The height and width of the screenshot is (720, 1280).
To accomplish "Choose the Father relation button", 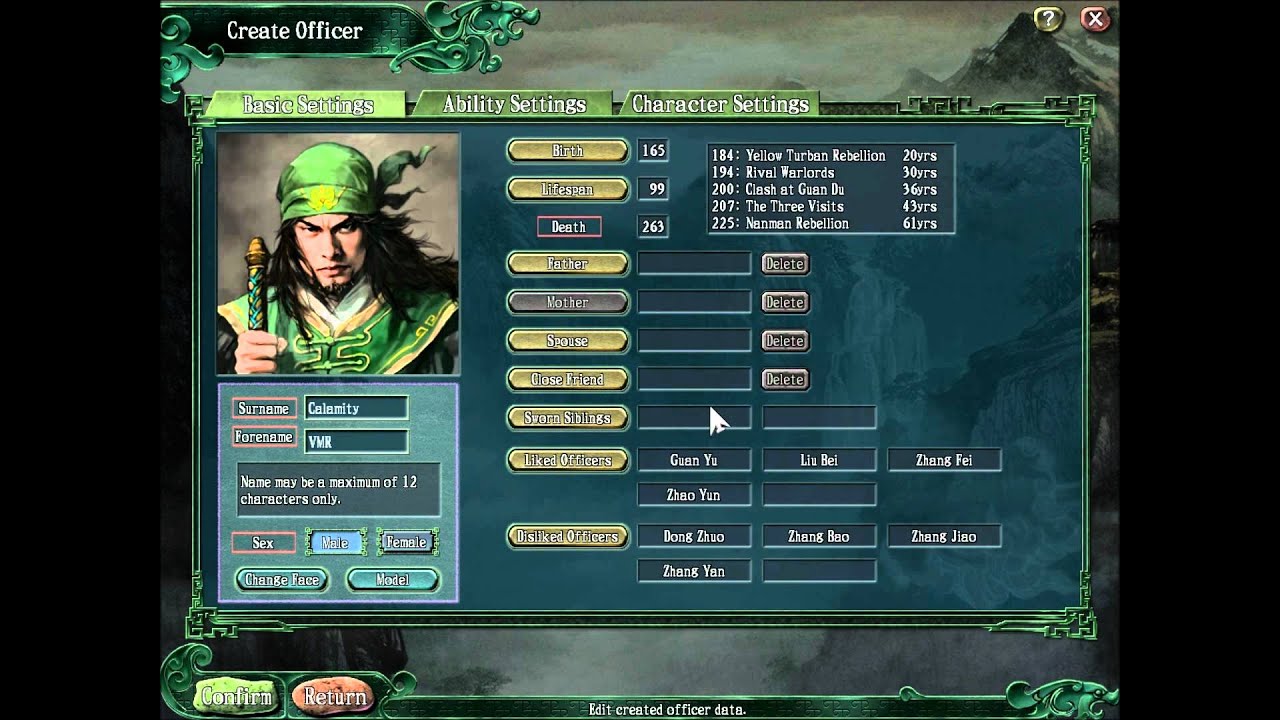I will (568, 264).
